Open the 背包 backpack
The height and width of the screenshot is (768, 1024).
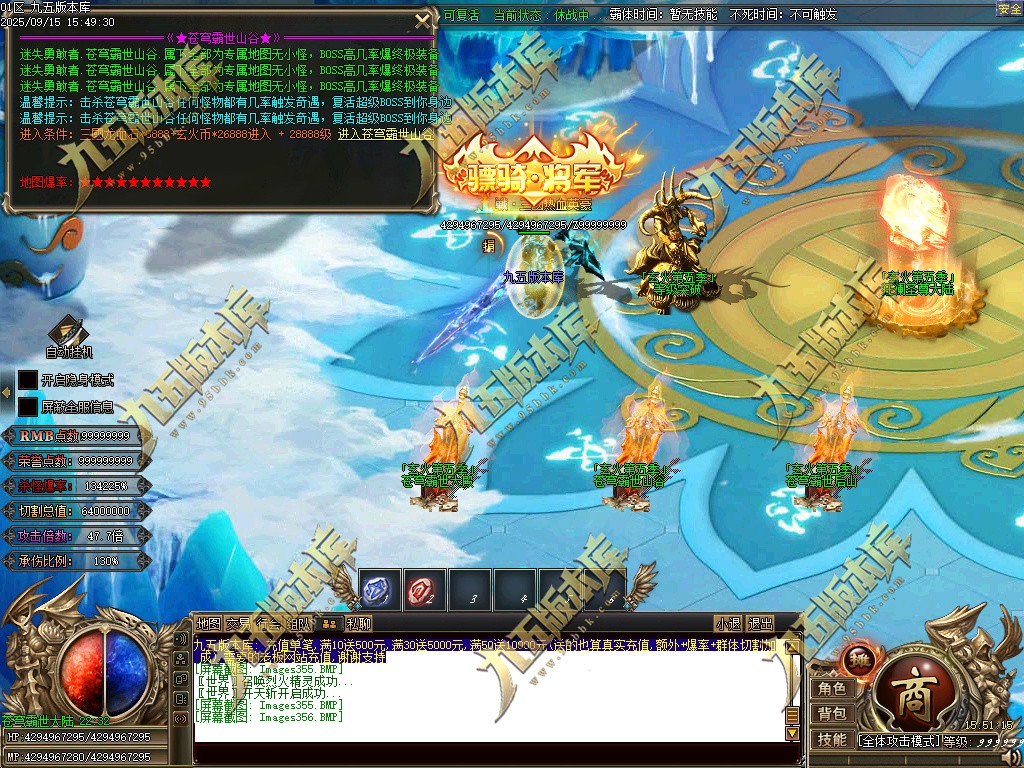(832, 713)
